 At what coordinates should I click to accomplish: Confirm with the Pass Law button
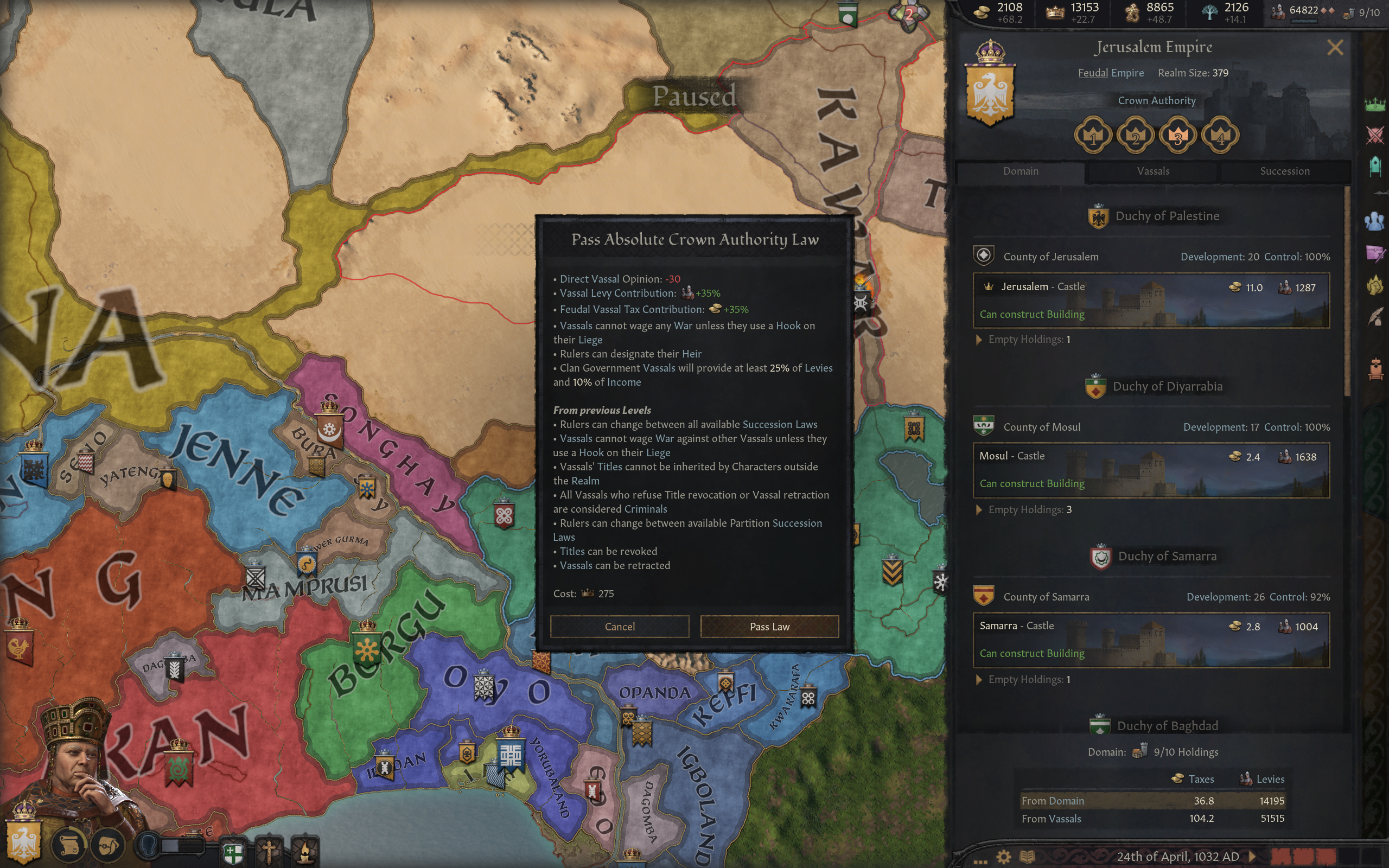(769, 626)
